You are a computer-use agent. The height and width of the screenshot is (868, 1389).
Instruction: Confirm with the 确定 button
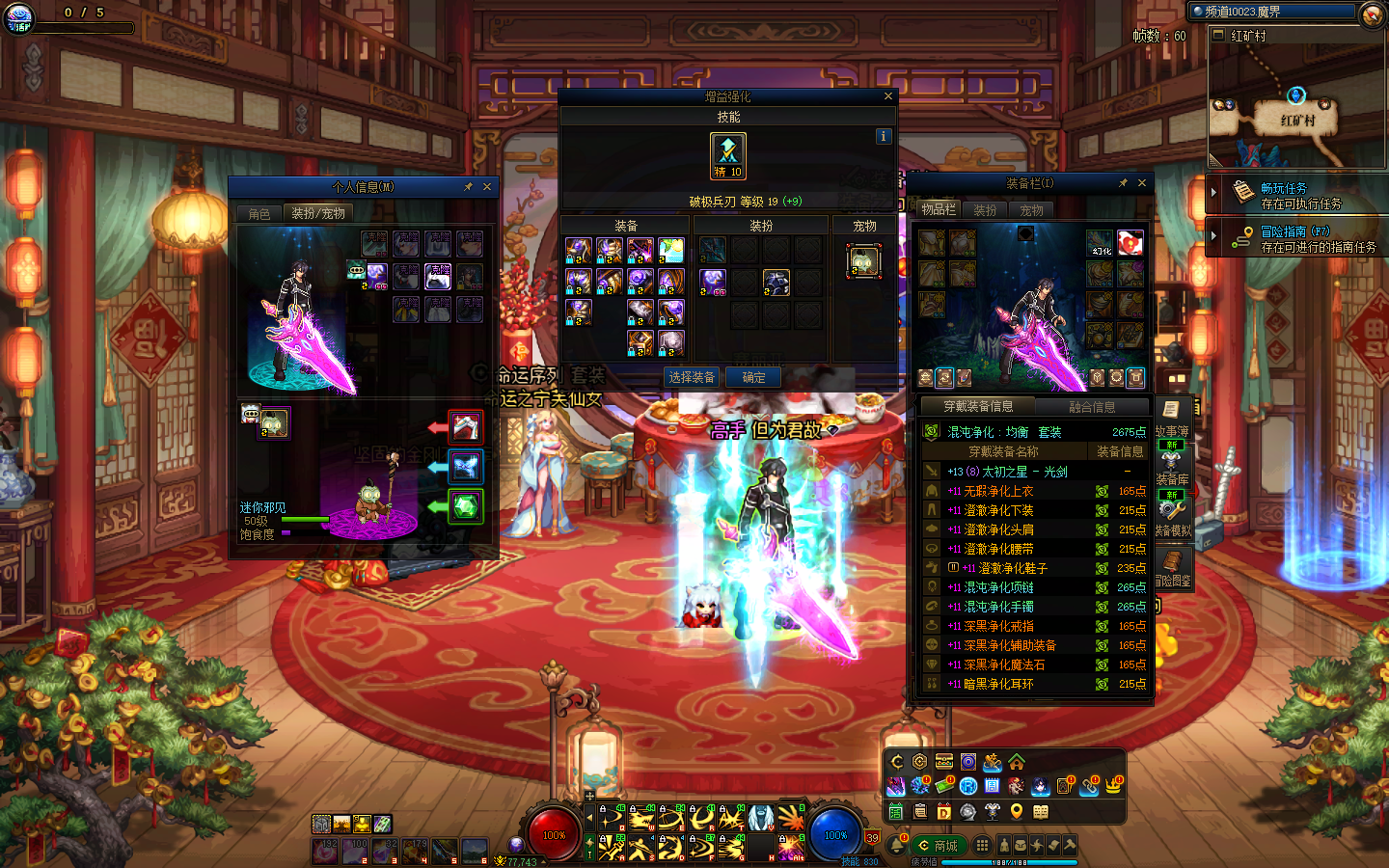click(753, 377)
